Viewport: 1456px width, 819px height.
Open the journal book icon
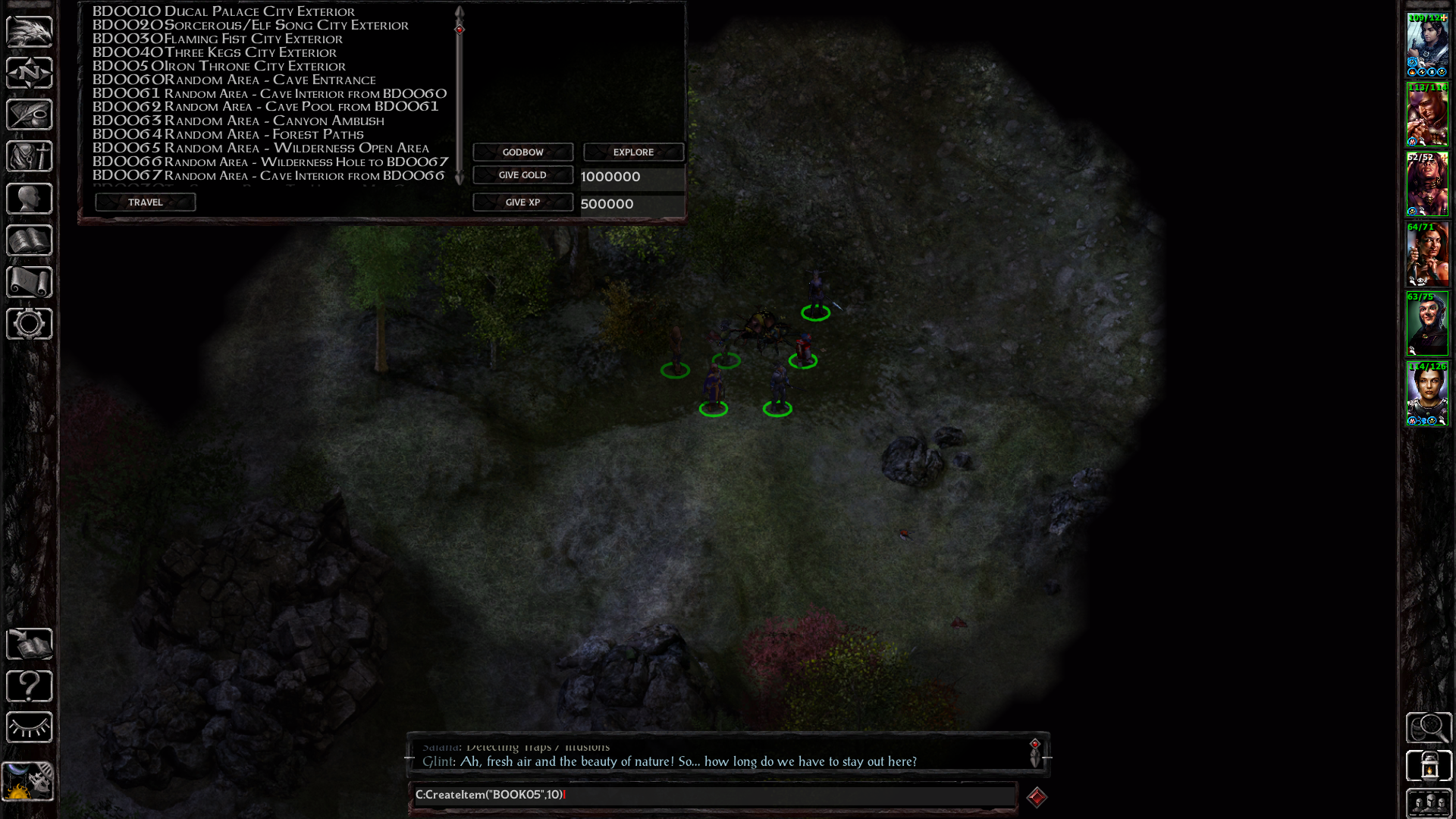coord(30,240)
